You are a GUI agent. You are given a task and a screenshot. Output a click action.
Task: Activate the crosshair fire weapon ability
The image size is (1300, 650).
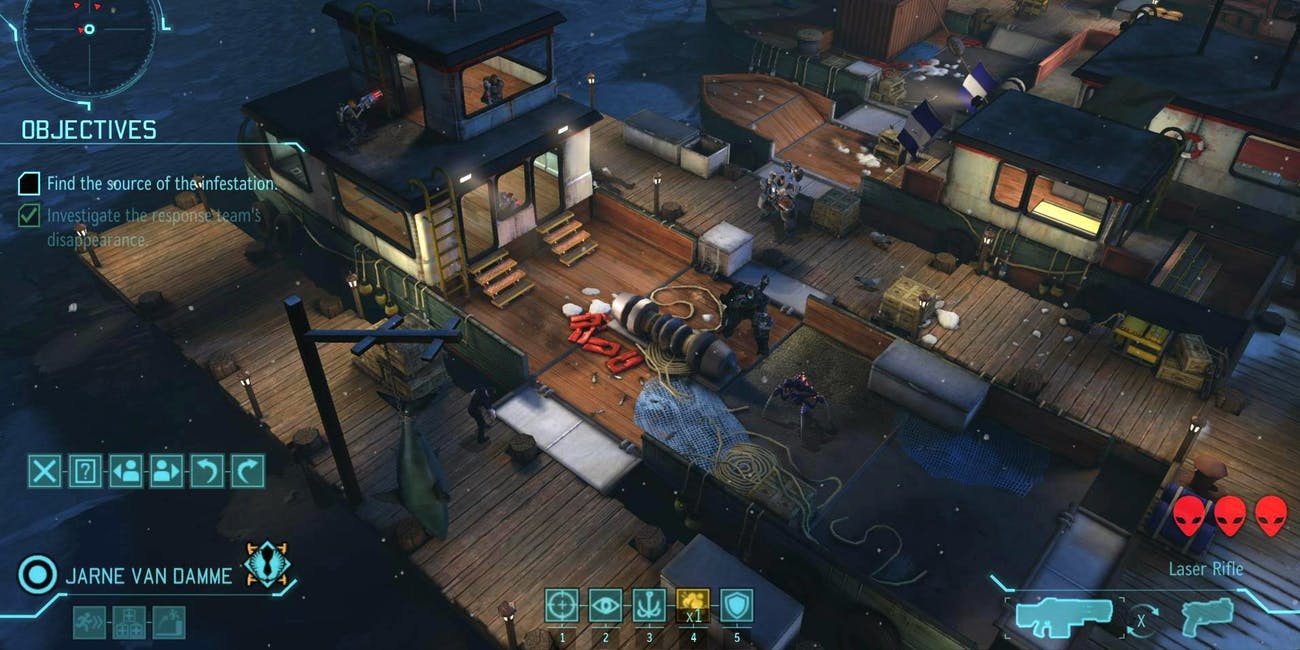561,606
